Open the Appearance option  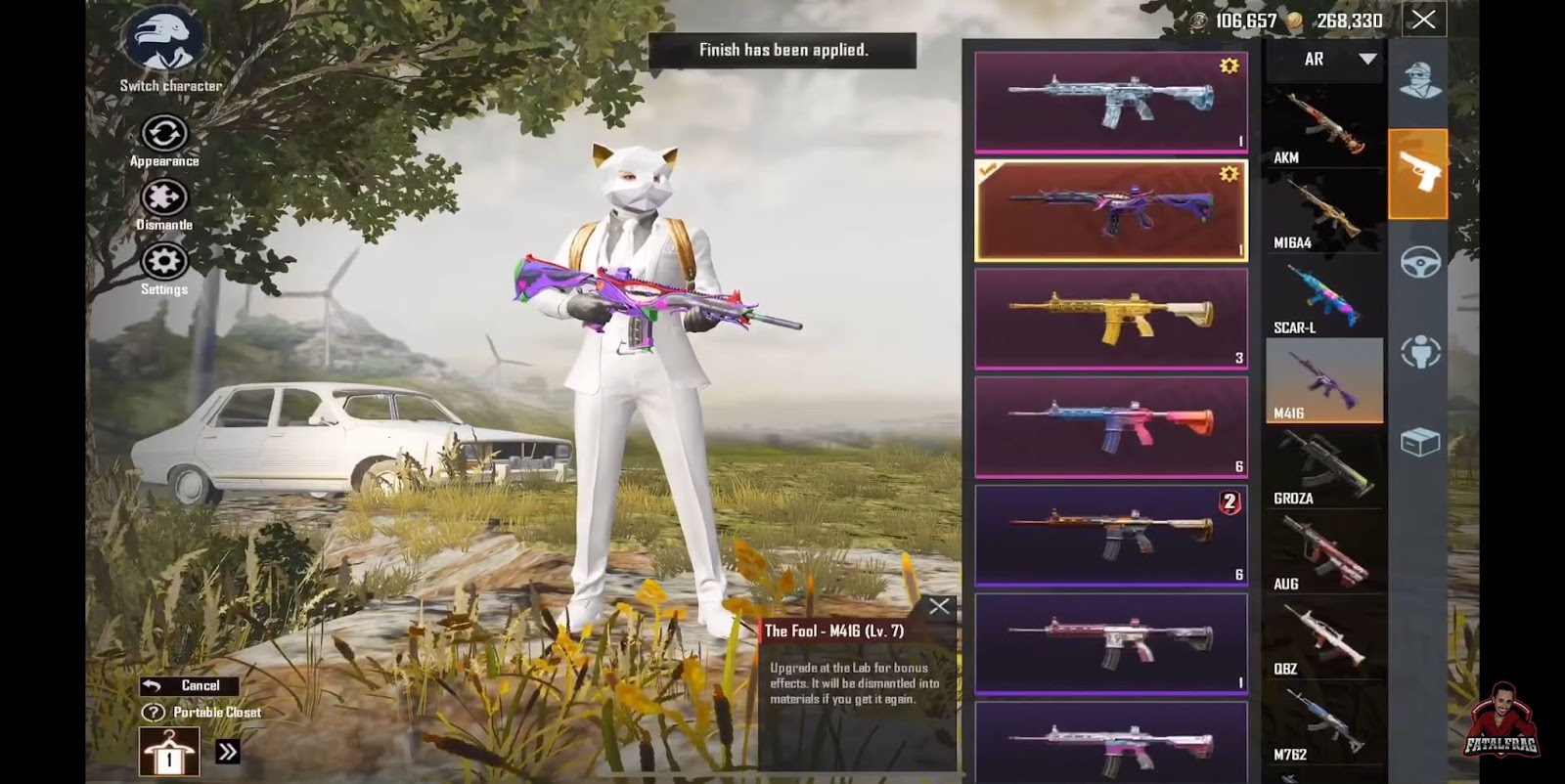tap(163, 135)
